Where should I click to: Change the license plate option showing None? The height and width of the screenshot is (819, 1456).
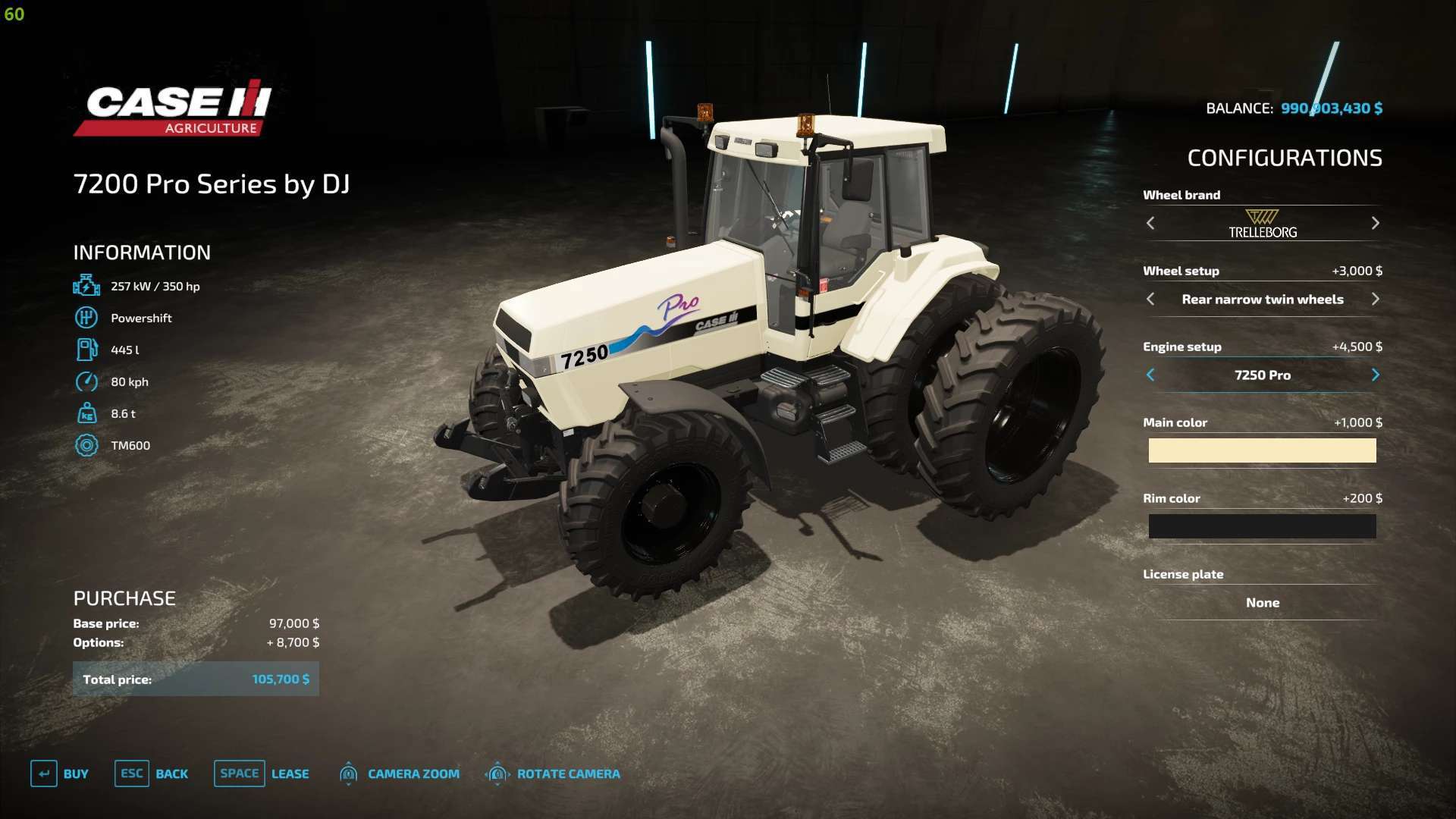(1262, 602)
